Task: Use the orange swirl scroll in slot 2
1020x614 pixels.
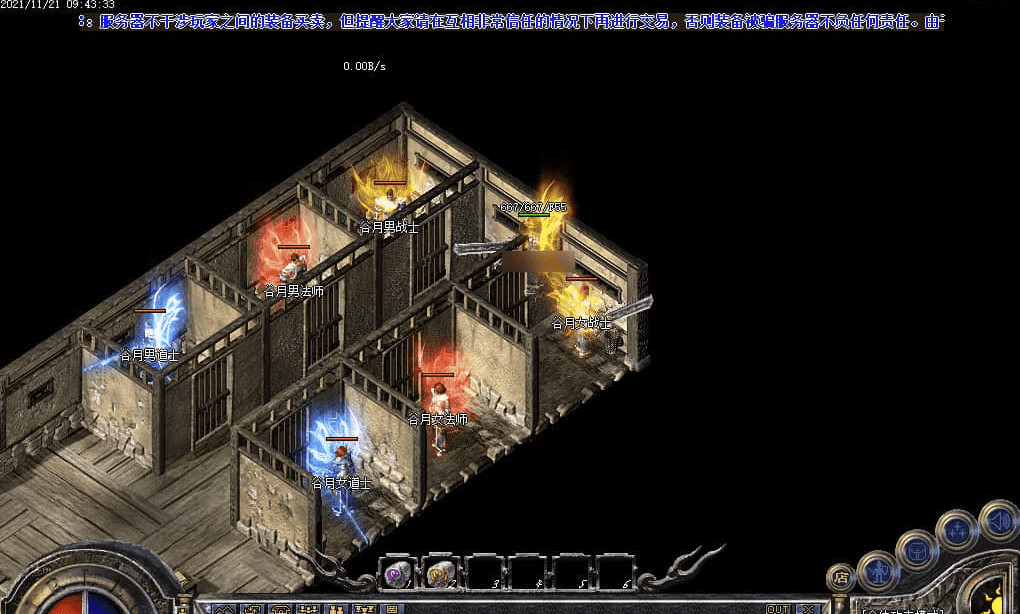Action: pos(439,573)
